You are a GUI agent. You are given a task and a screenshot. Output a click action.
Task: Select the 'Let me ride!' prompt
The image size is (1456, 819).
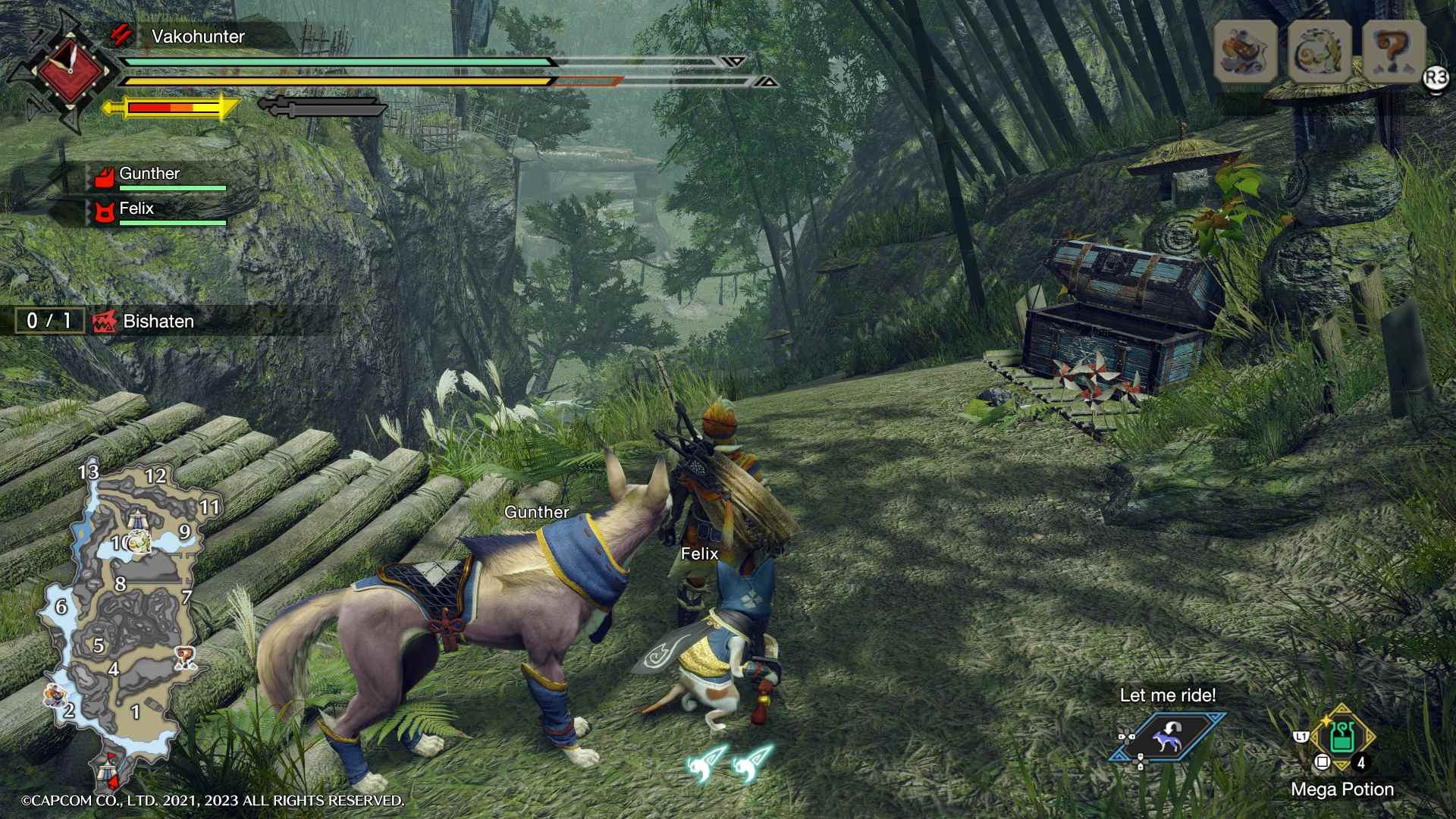click(1168, 695)
